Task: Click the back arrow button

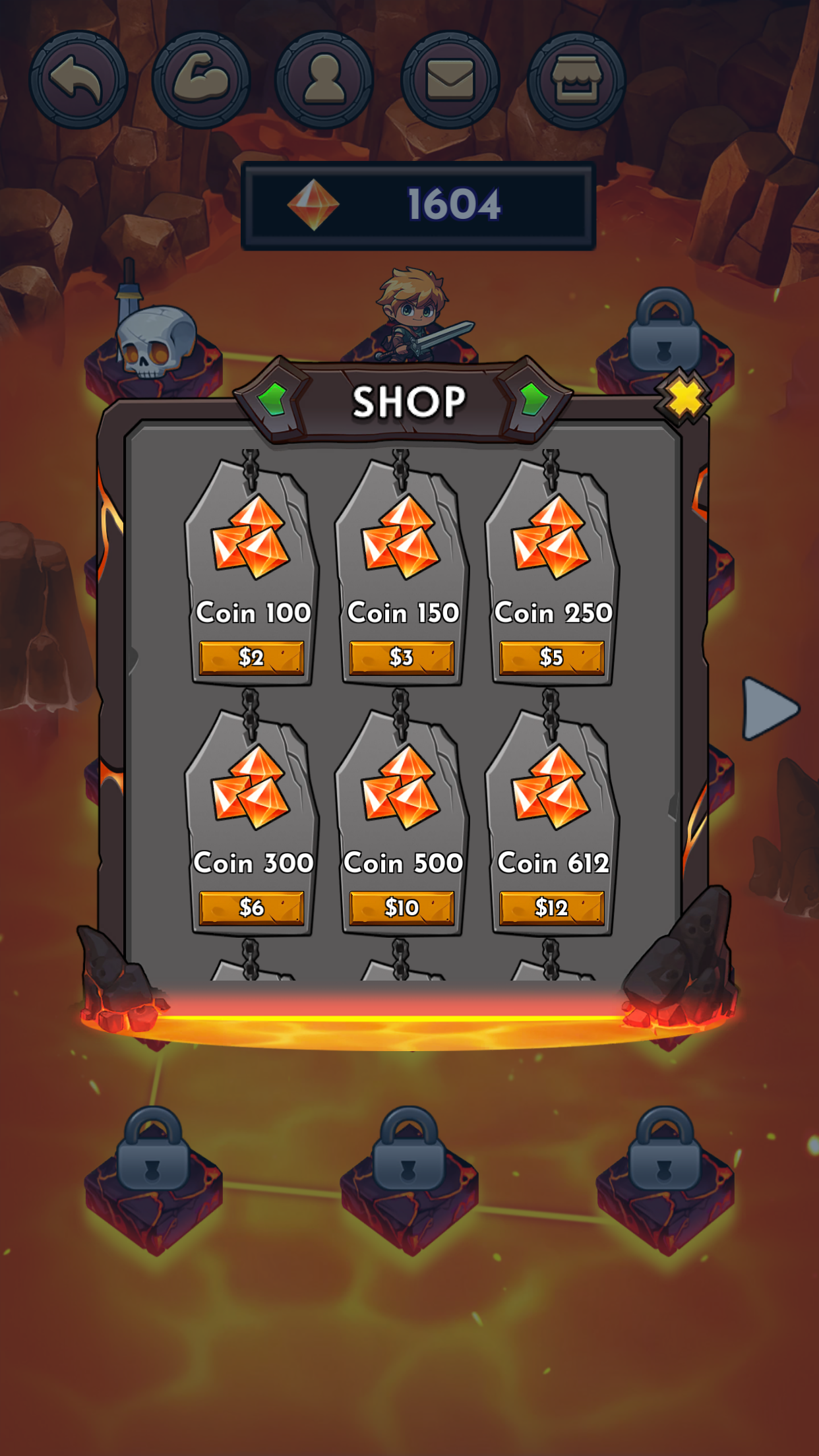Action: coord(78,80)
